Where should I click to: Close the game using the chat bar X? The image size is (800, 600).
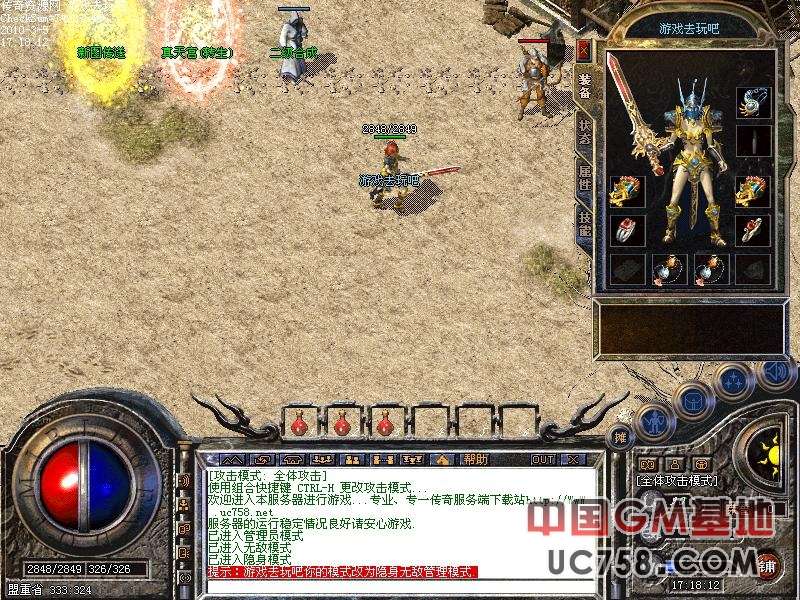(x=573, y=459)
